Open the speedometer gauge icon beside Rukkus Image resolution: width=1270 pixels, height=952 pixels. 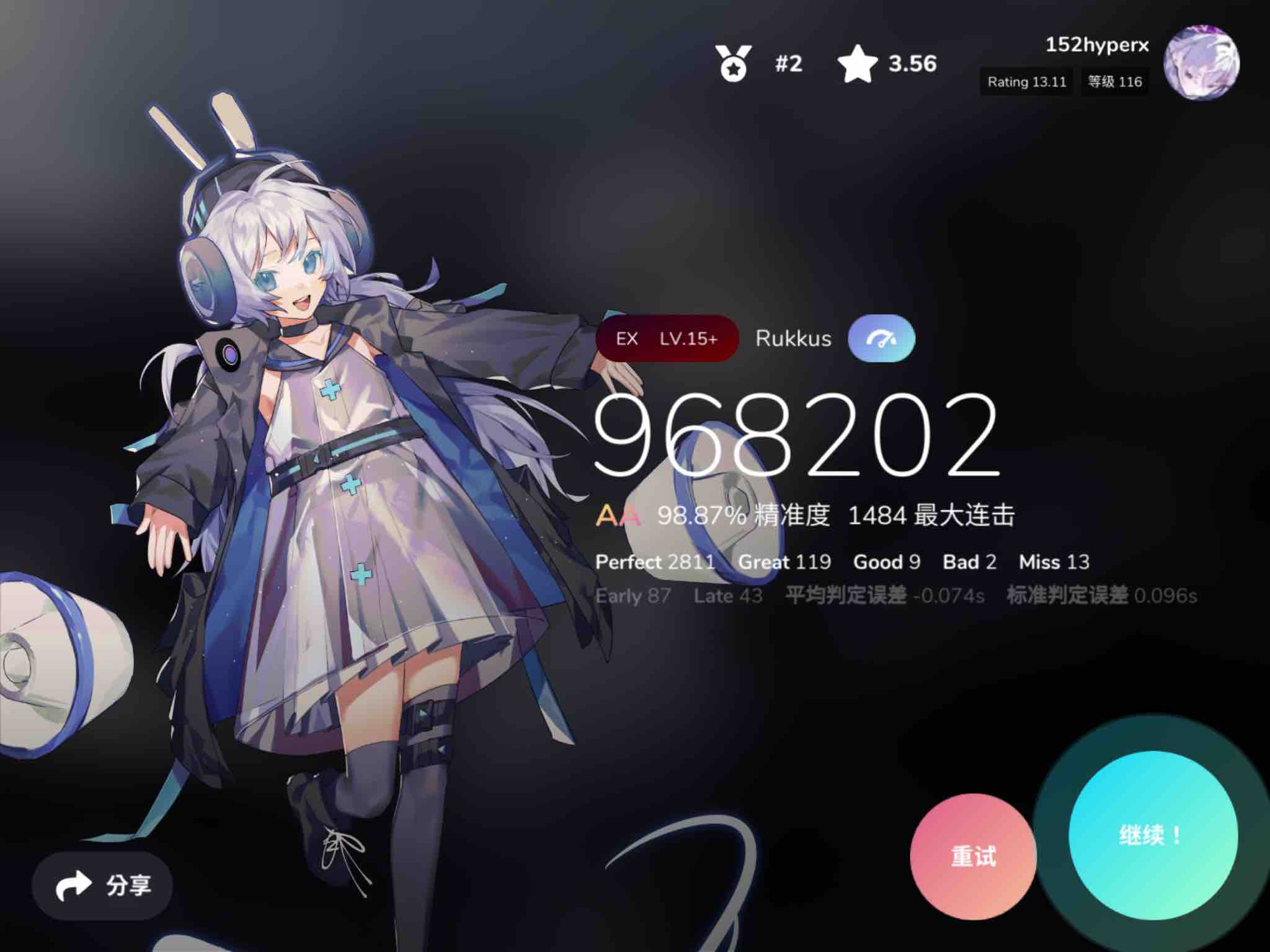click(x=881, y=337)
